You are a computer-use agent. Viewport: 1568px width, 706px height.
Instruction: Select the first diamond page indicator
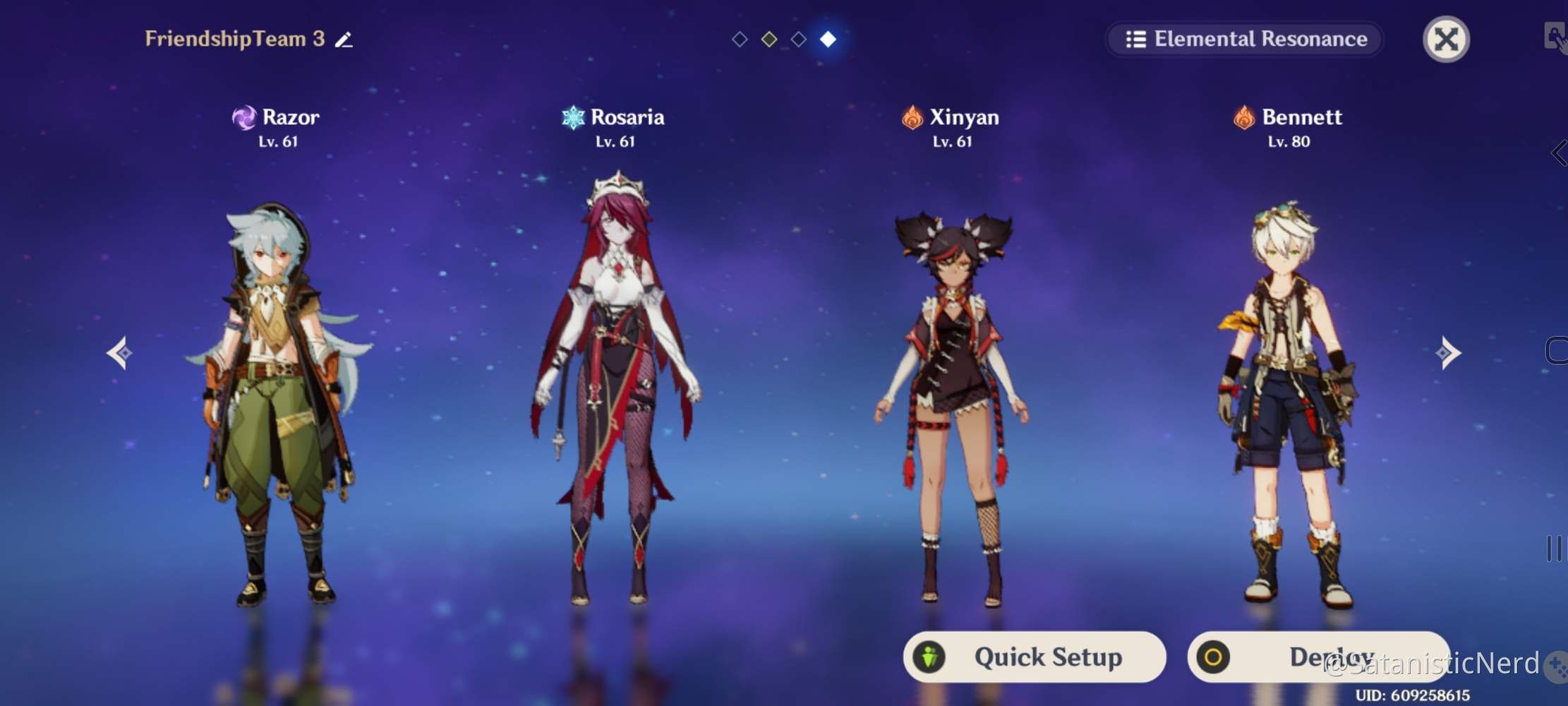coord(740,39)
